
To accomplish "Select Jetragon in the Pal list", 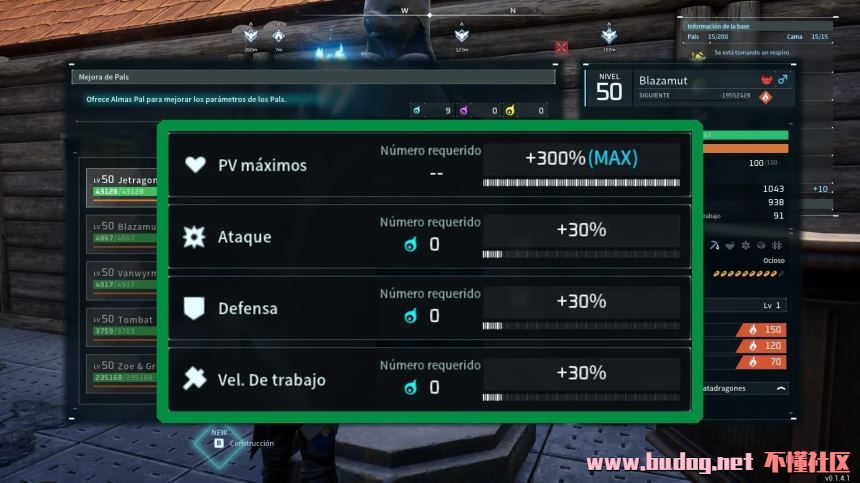I will click(122, 184).
